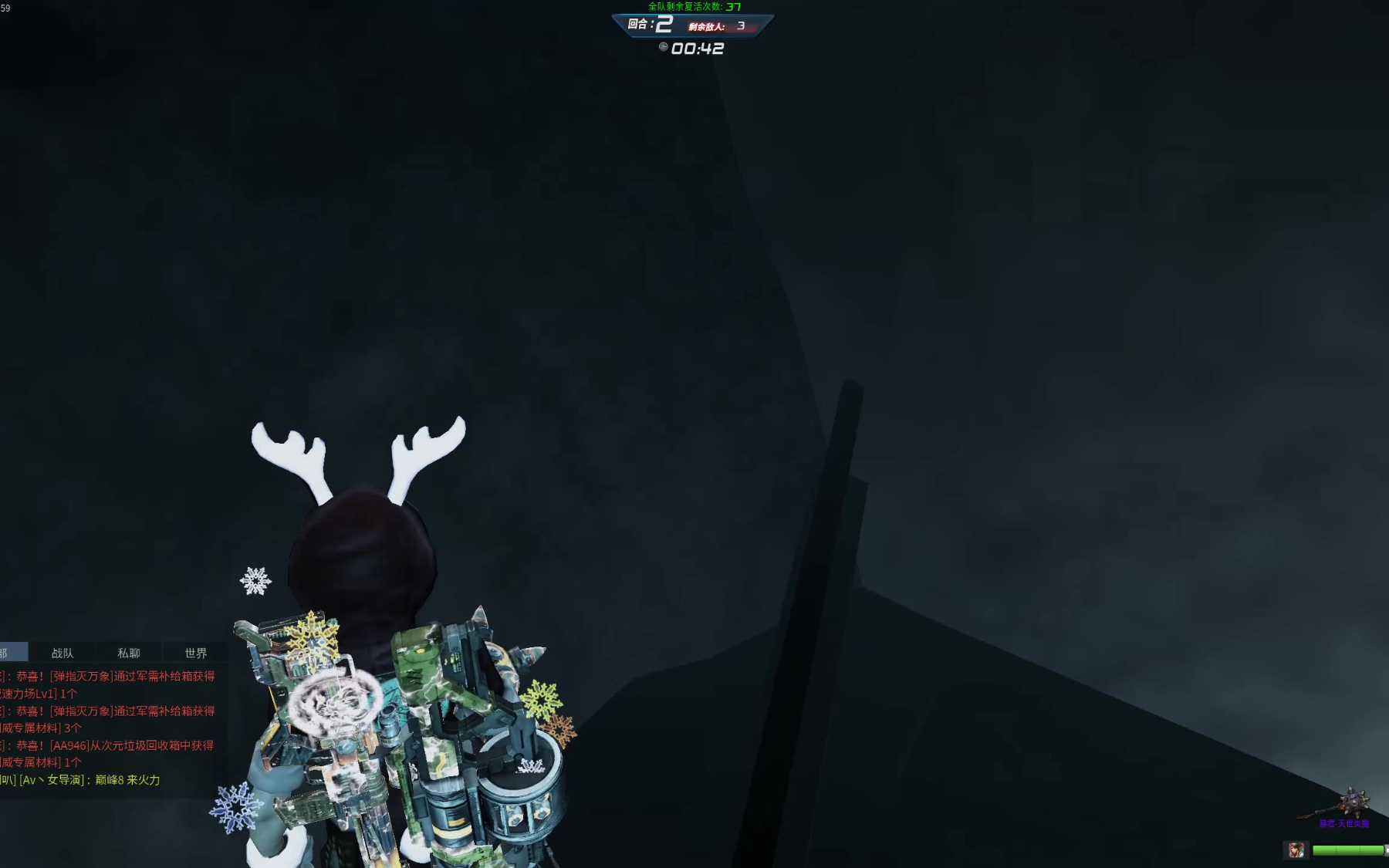Open the 私聊 private chat tab
The height and width of the screenshot is (868, 1389).
pos(129,653)
